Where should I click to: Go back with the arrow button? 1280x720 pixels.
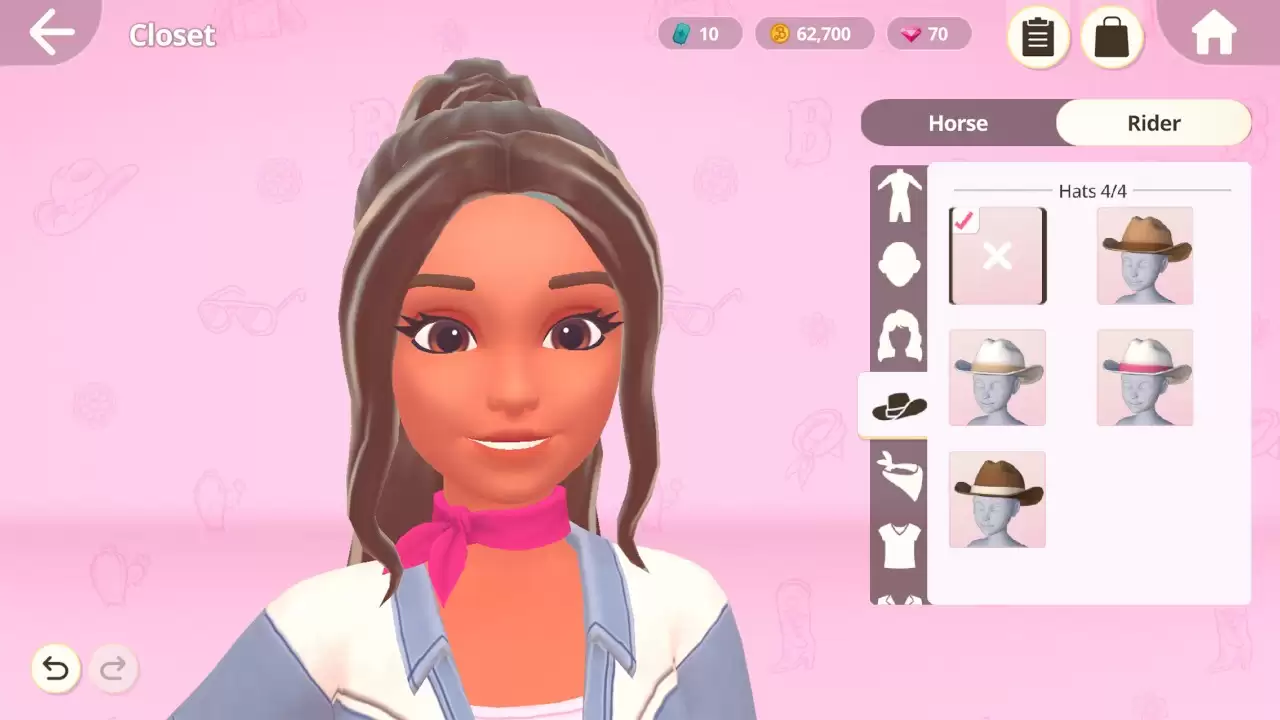tap(52, 33)
